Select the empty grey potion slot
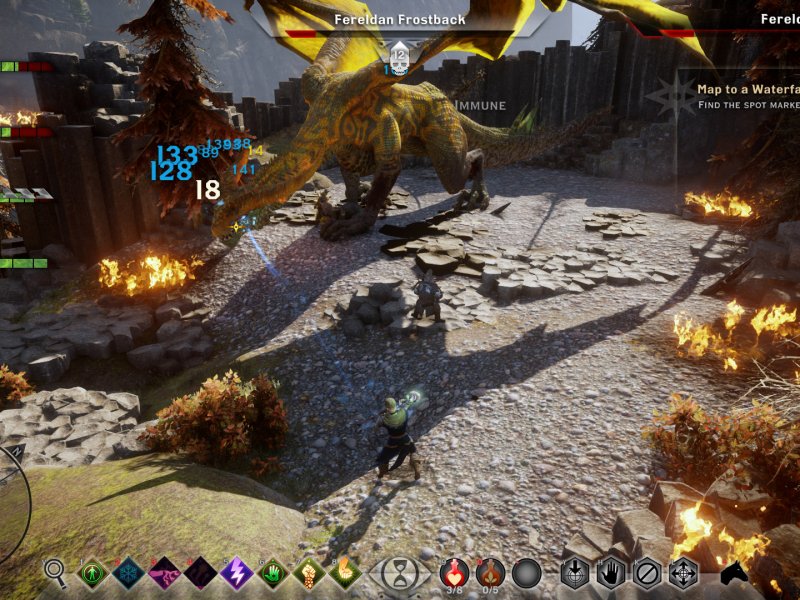Screen dimensions: 800x600 coord(526,573)
